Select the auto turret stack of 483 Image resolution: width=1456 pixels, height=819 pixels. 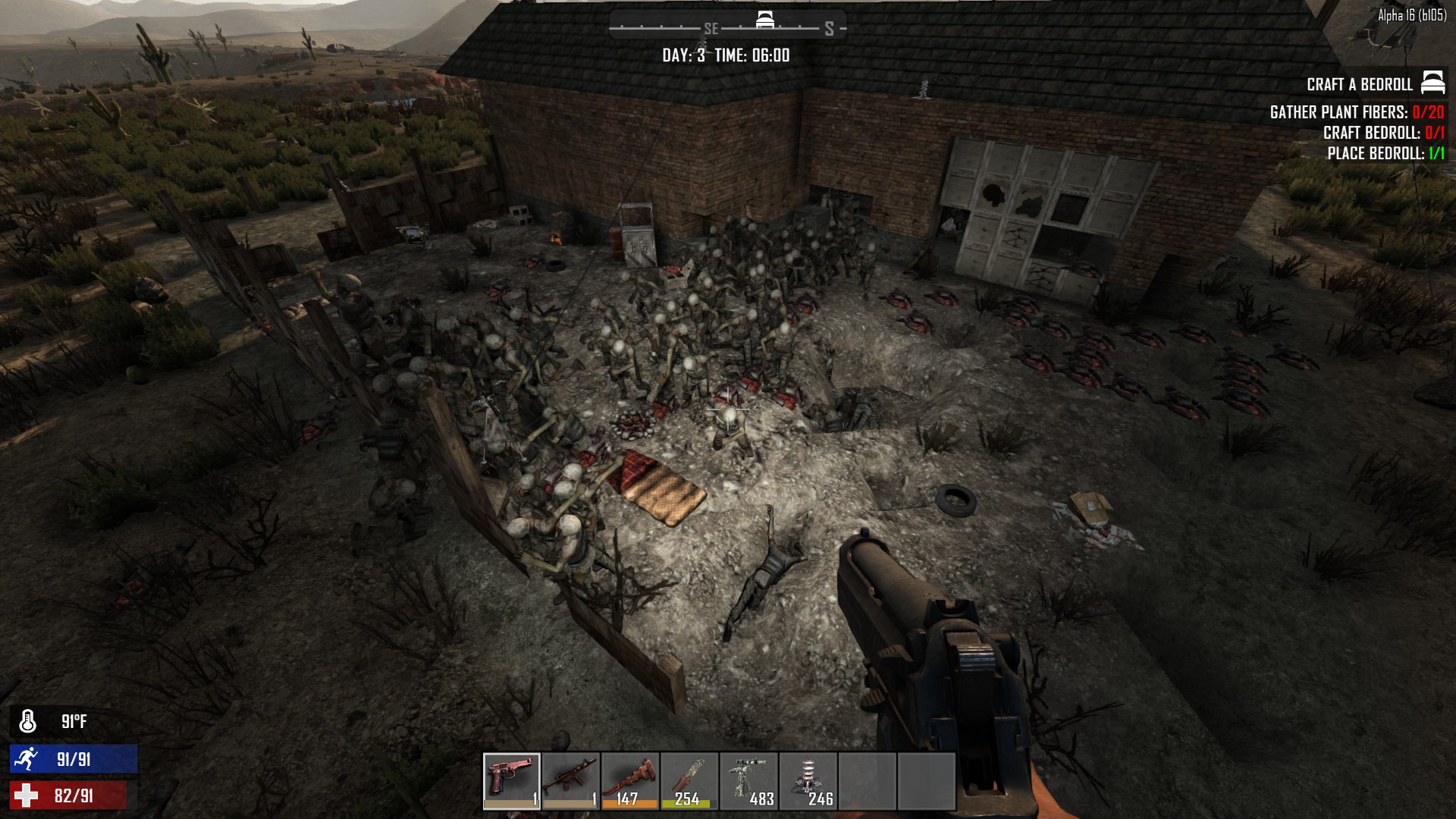[x=748, y=781]
